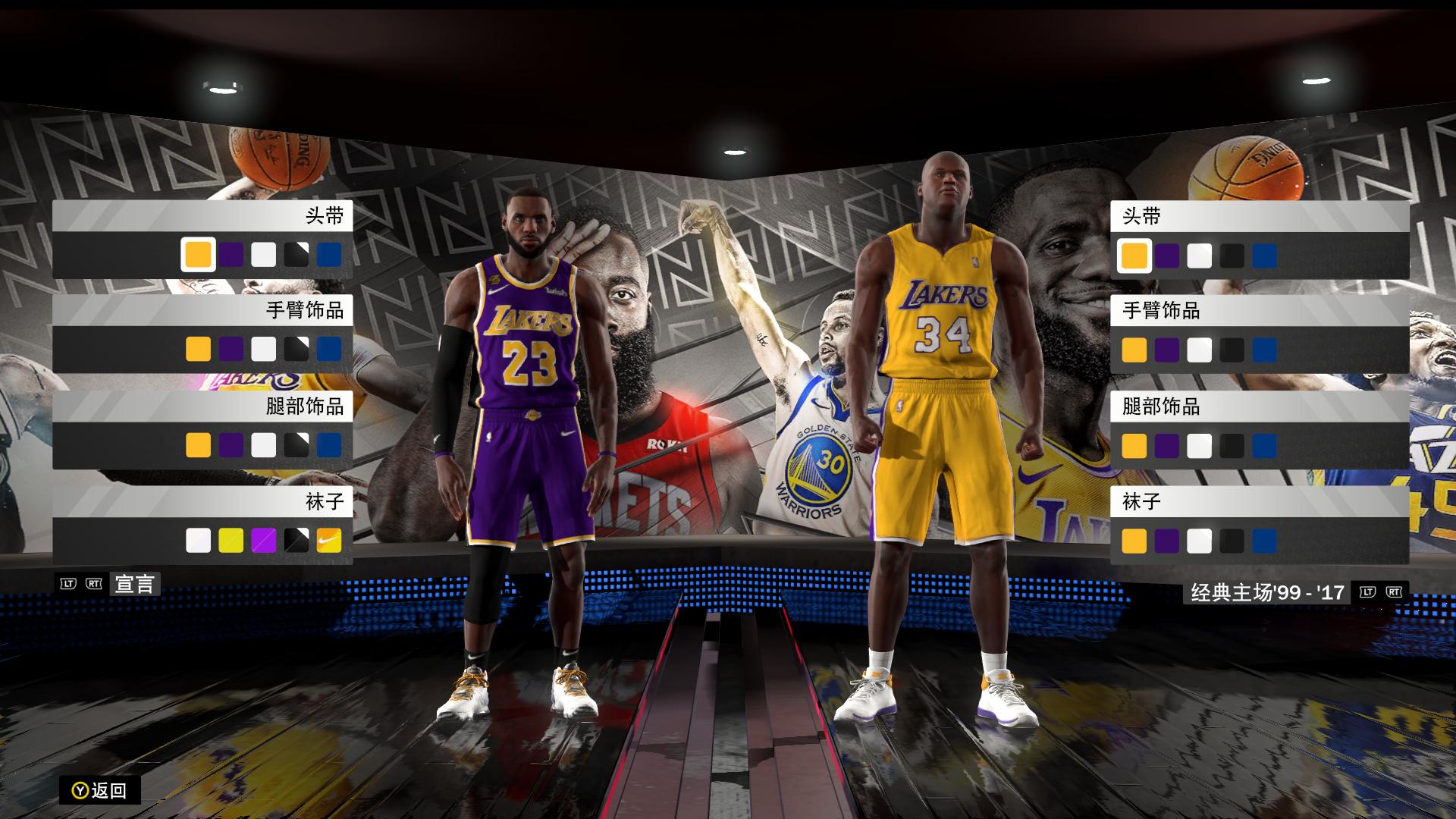Pick blue 手臂饰品 color in left panel

(x=329, y=349)
